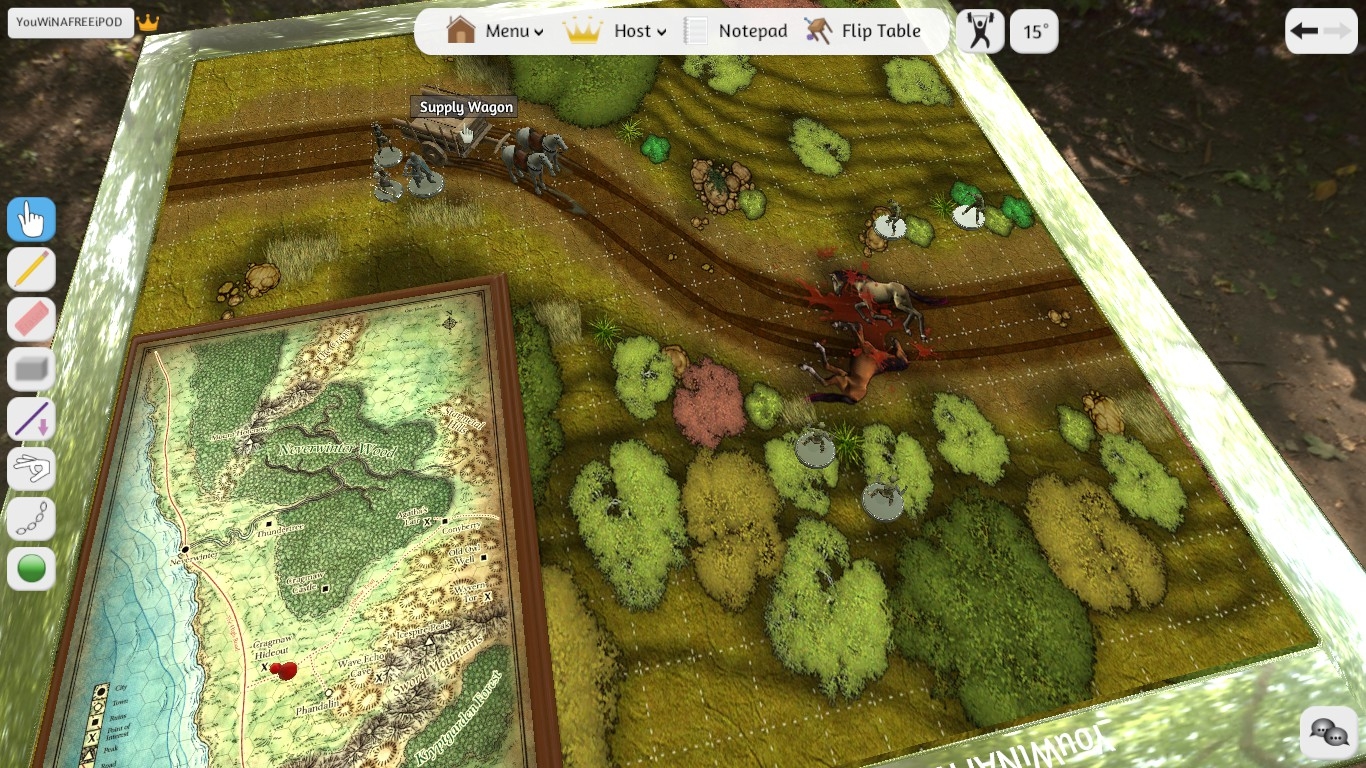Image resolution: width=1366 pixels, height=768 pixels.
Task: Select the gray box zone tool
Action: pos(31,370)
